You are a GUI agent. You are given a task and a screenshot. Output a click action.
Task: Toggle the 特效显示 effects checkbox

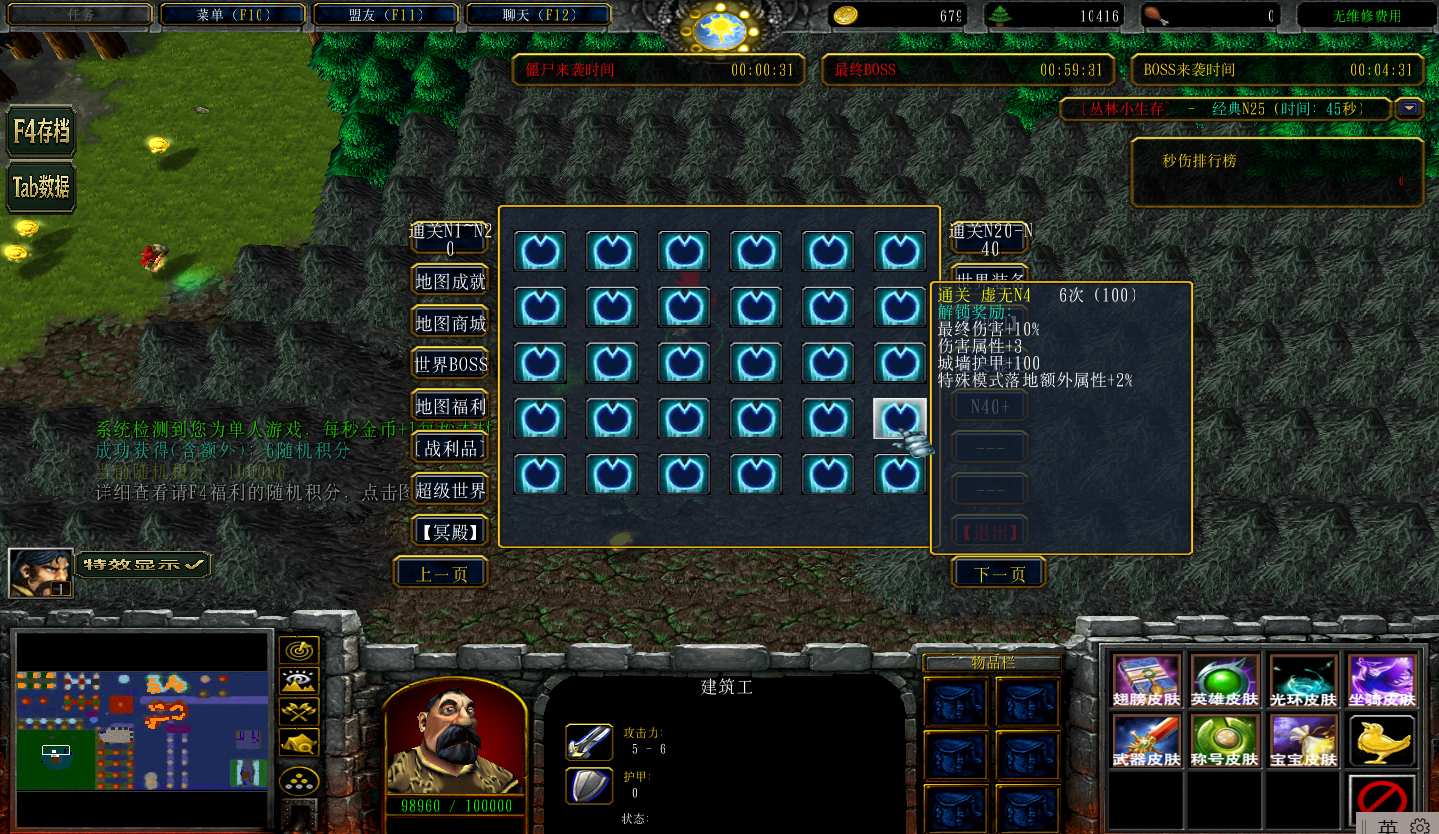pyautogui.click(x=144, y=564)
